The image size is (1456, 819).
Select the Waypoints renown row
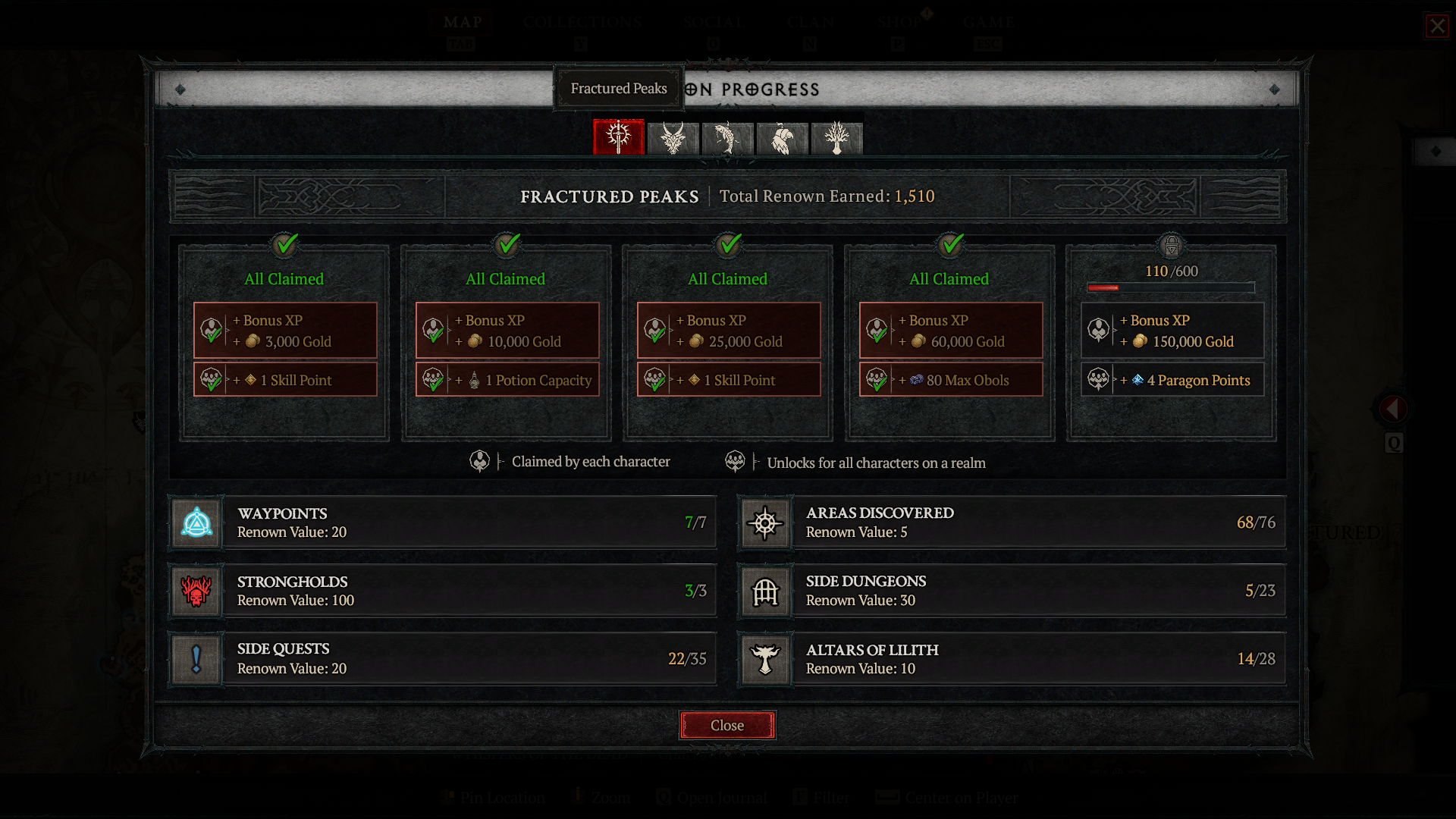coord(443,522)
